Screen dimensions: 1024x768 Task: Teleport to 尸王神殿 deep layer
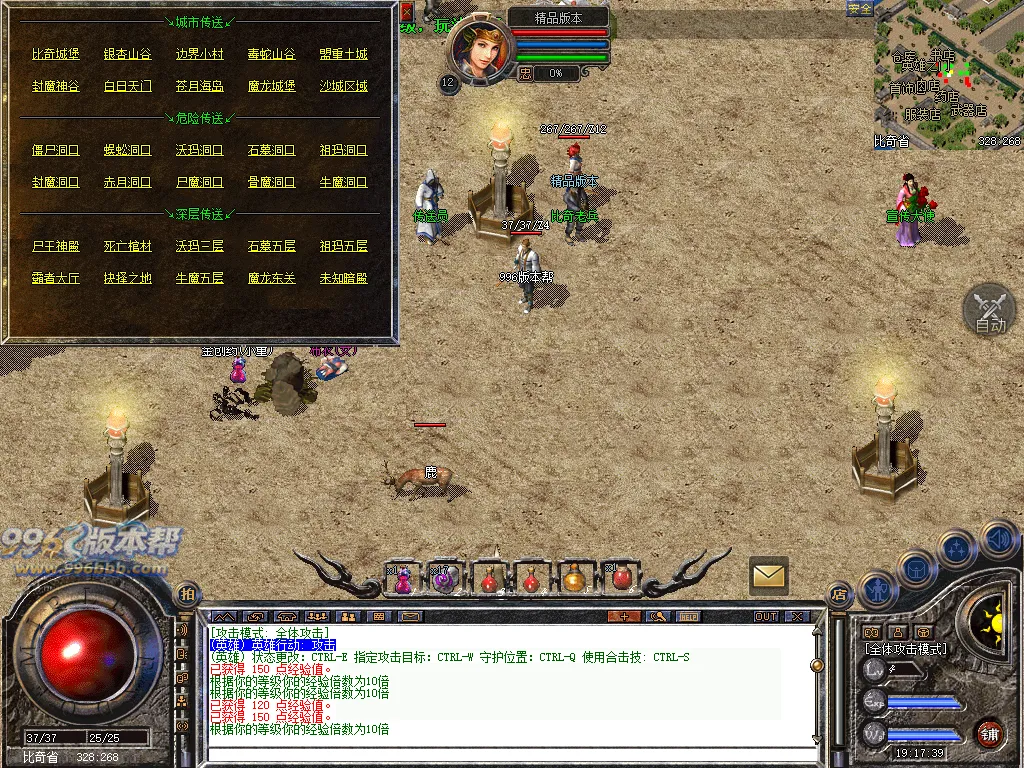(x=55, y=246)
